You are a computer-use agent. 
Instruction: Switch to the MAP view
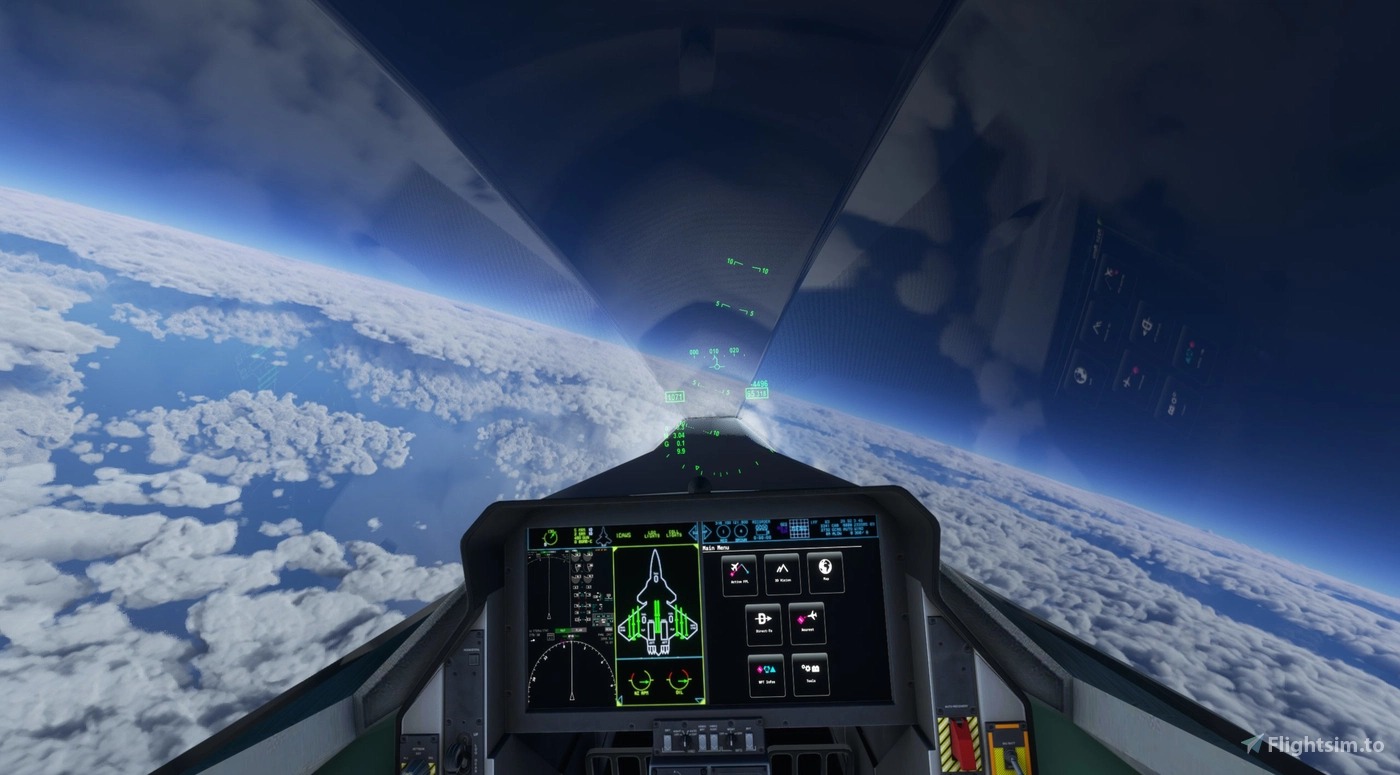563,630
